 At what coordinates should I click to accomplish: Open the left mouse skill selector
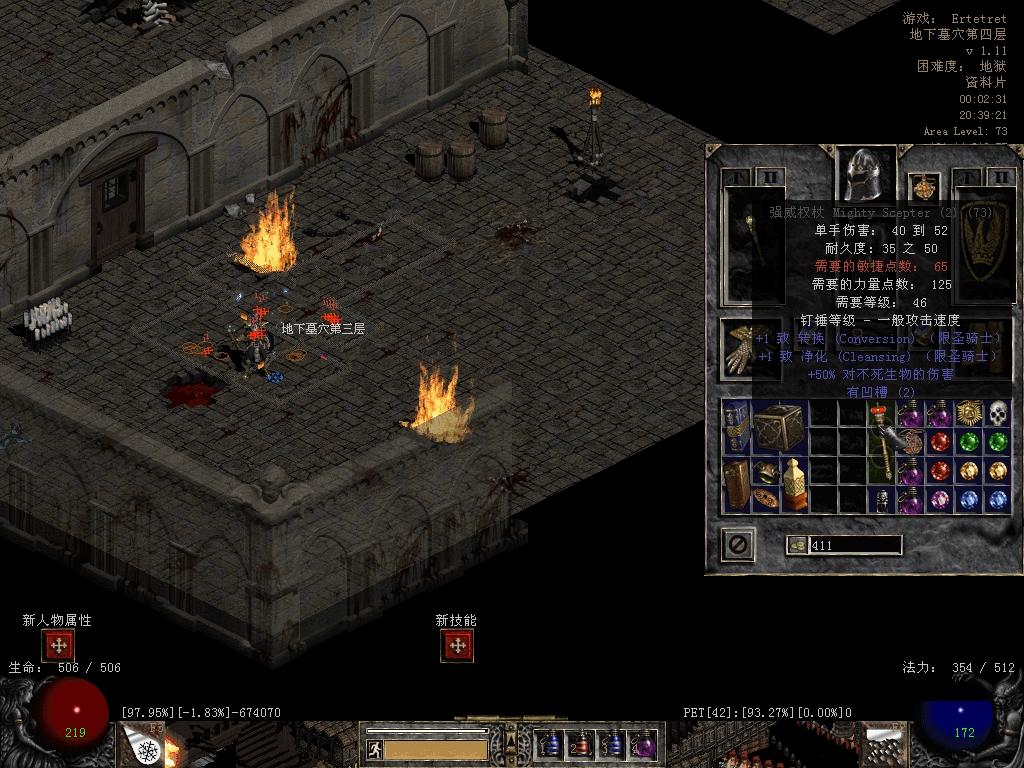click(x=139, y=746)
